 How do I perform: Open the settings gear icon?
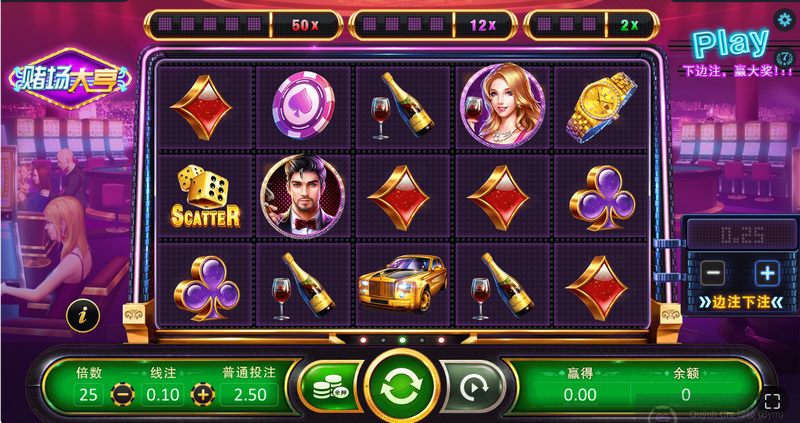[x=785, y=18]
